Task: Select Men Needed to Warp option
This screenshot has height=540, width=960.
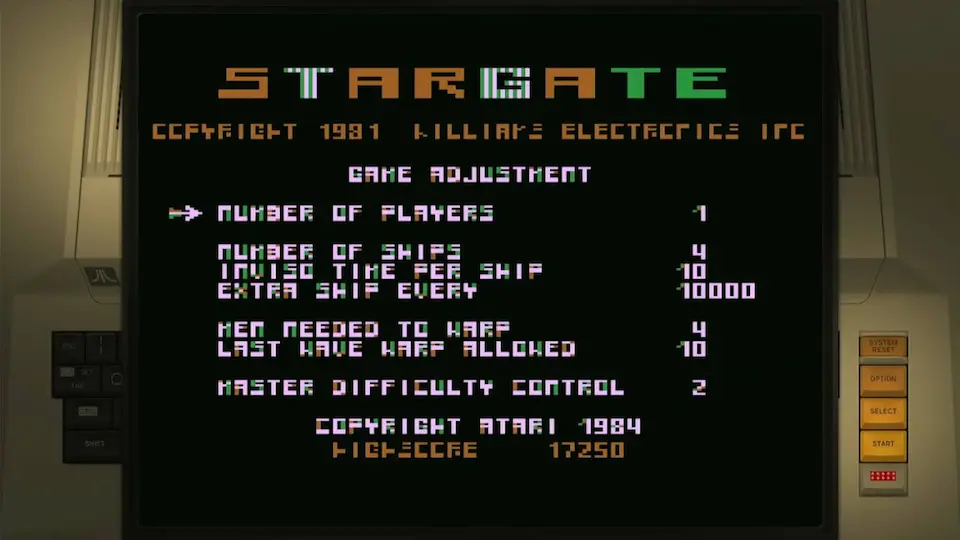Action: pos(364,329)
